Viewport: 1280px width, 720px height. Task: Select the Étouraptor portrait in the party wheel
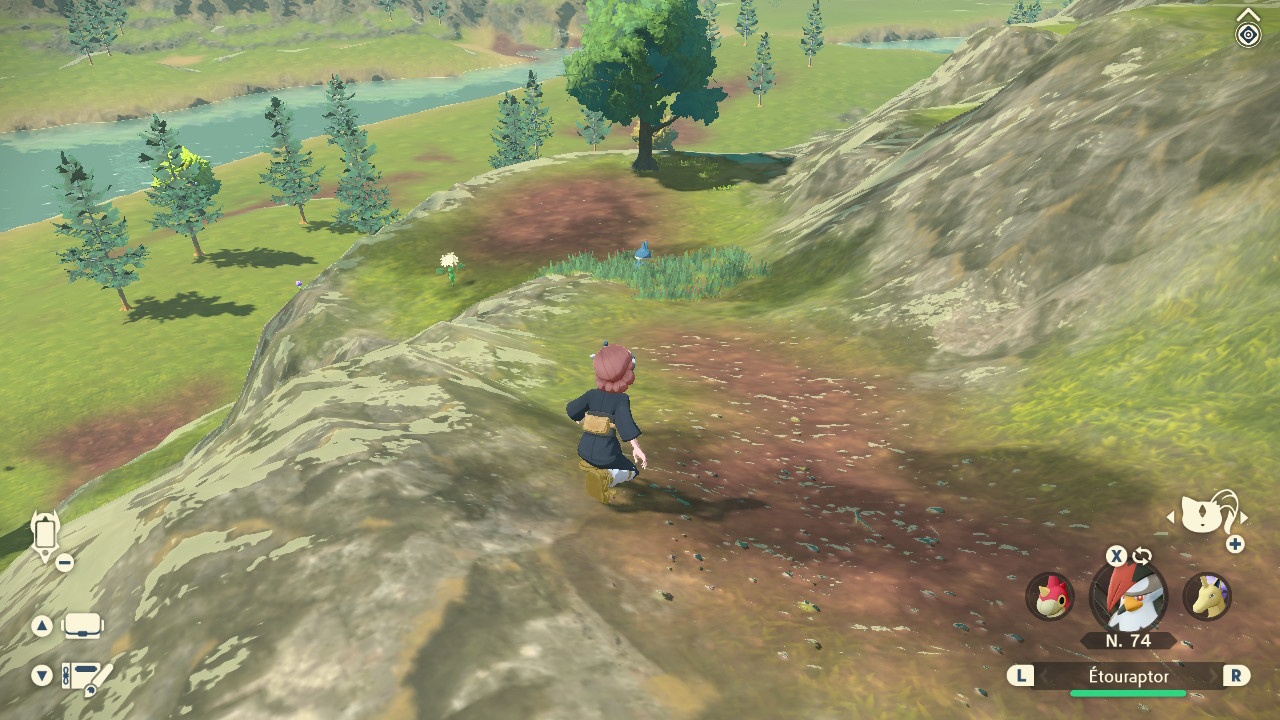(1128, 597)
